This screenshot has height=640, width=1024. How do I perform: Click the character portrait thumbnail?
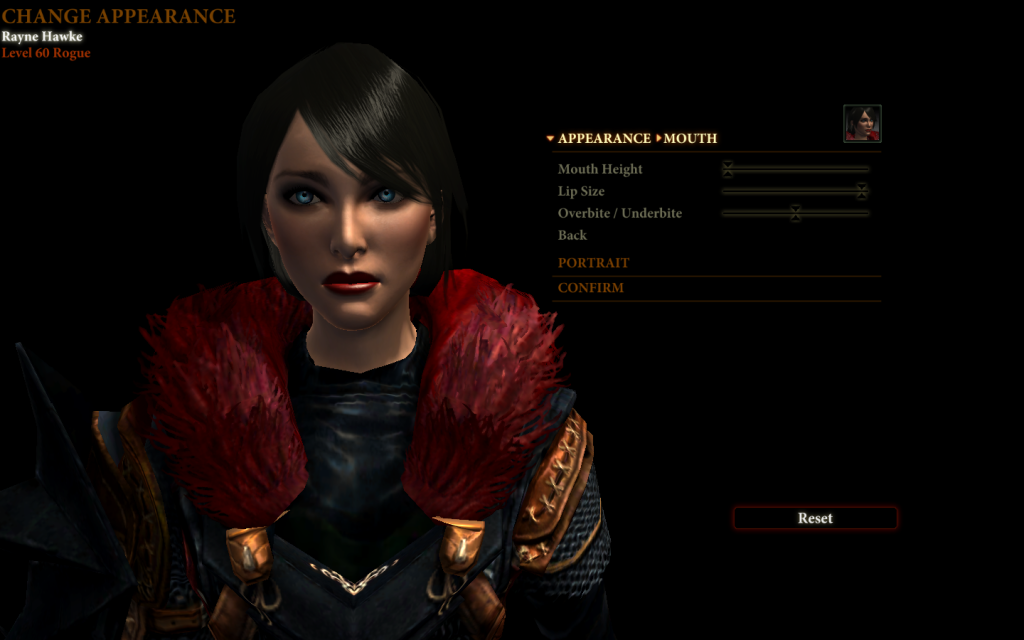point(862,124)
